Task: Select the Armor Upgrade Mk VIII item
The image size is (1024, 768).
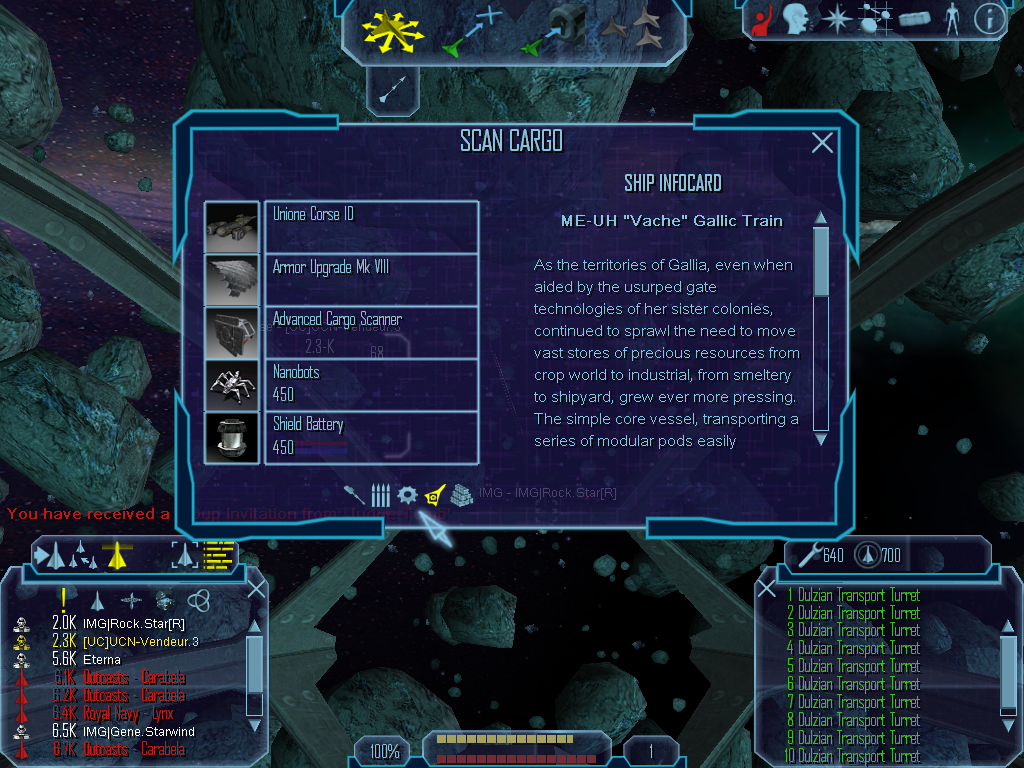Action: [370, 280]
